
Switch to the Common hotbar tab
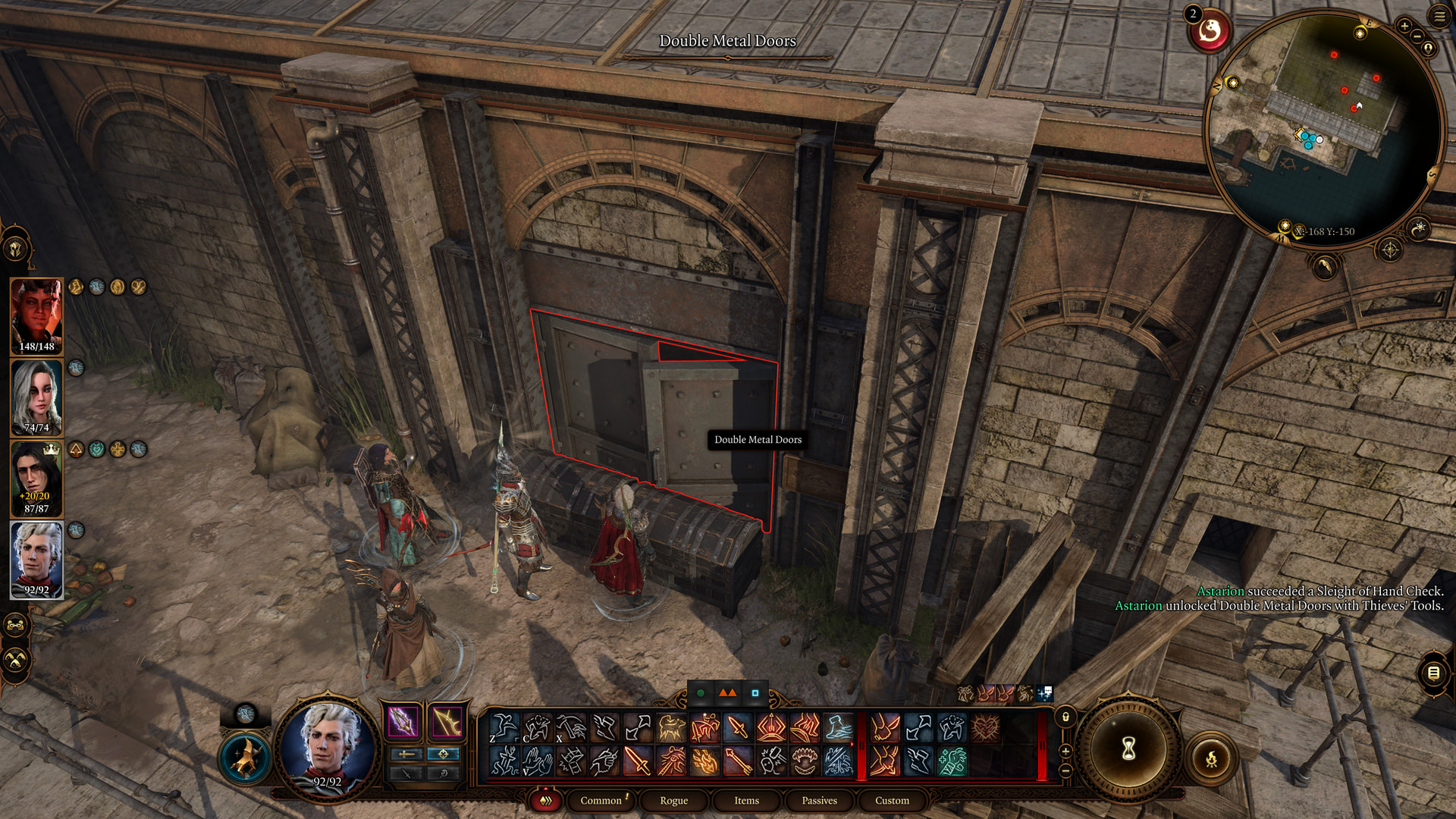click(x=601, y=800)
